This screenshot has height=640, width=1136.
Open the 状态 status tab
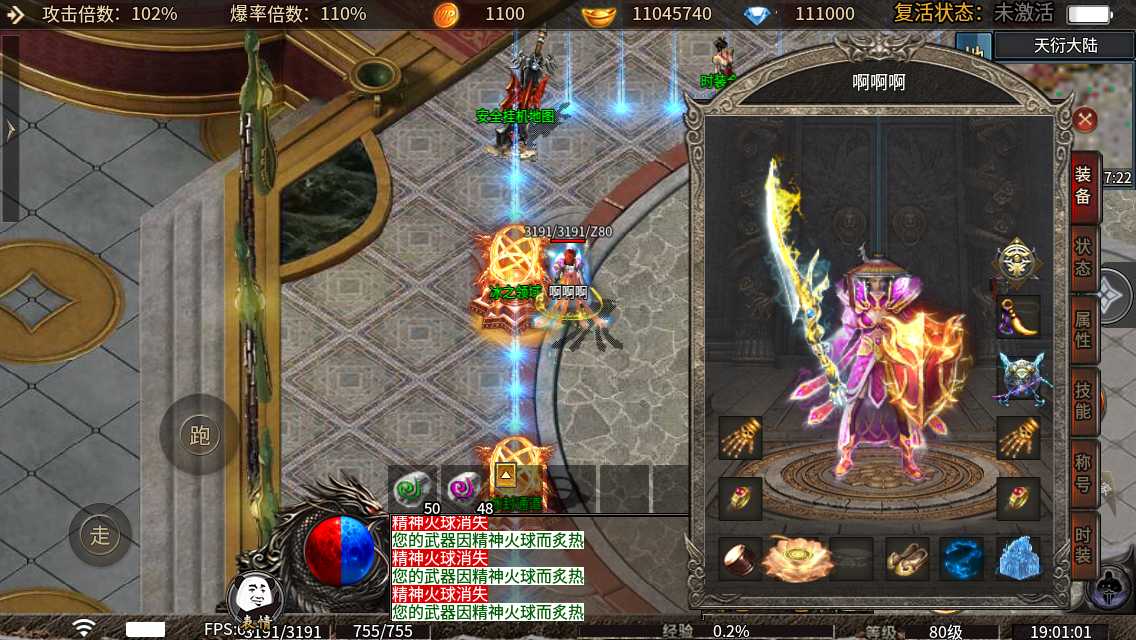pyautogui.click(x=1084, y=258)
